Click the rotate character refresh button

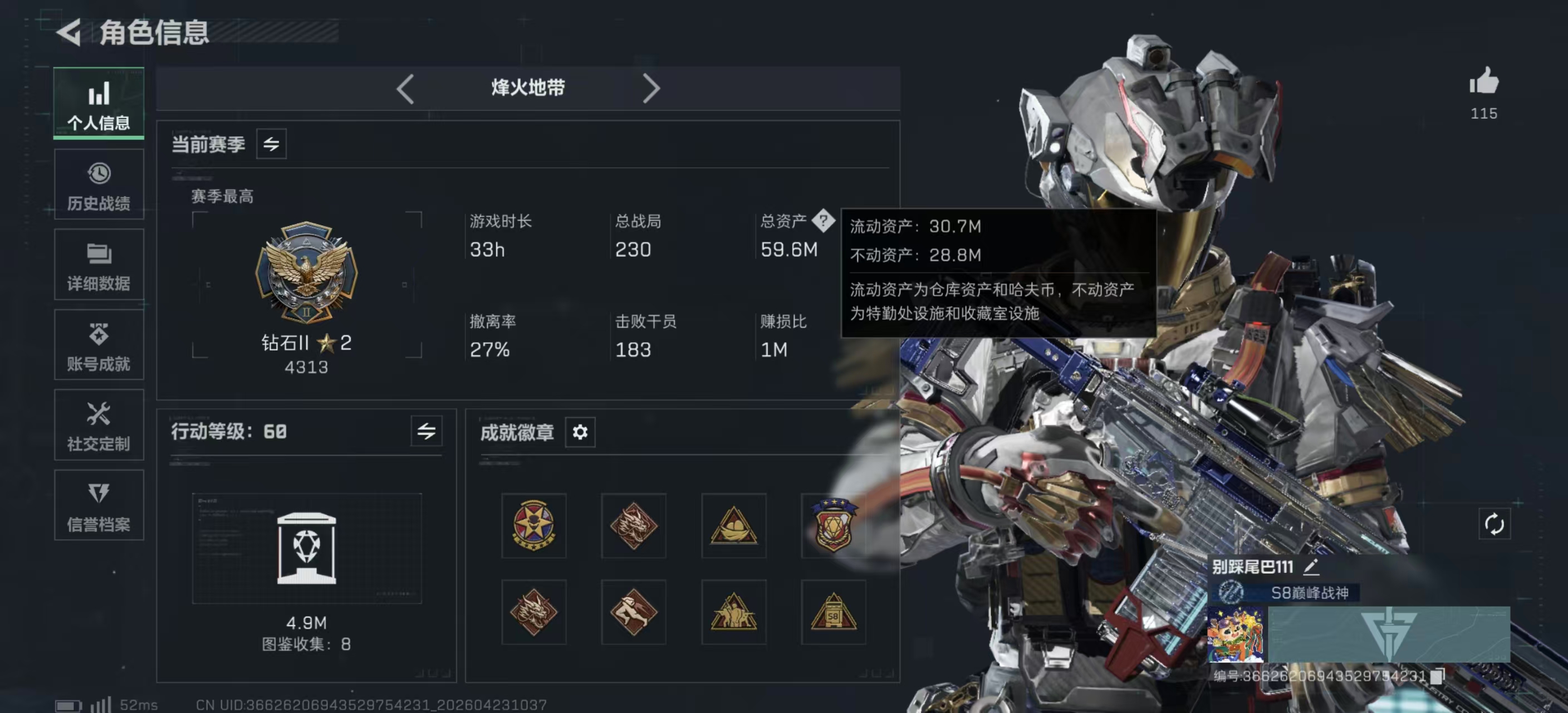pos(1494,524)
